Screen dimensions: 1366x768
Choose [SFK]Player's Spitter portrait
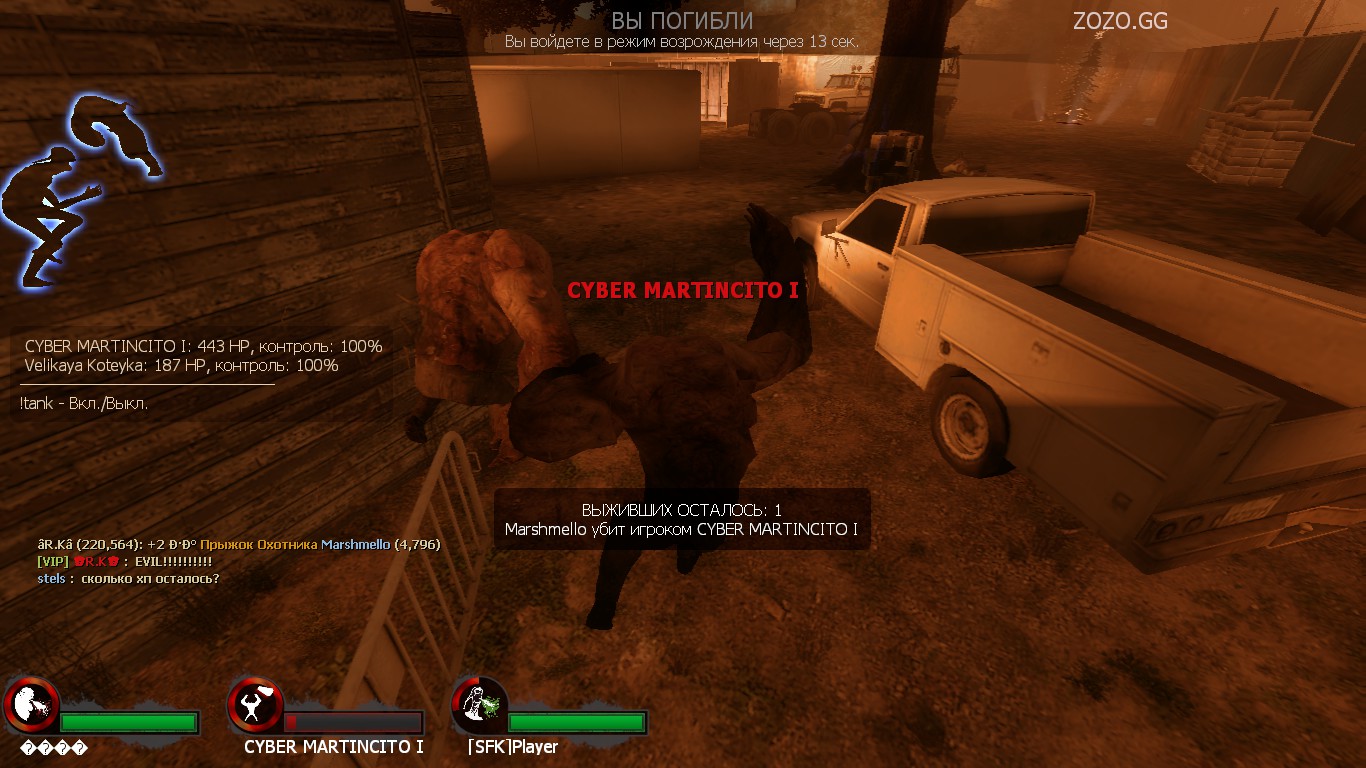pyautogui.click(x=479, y=706)
